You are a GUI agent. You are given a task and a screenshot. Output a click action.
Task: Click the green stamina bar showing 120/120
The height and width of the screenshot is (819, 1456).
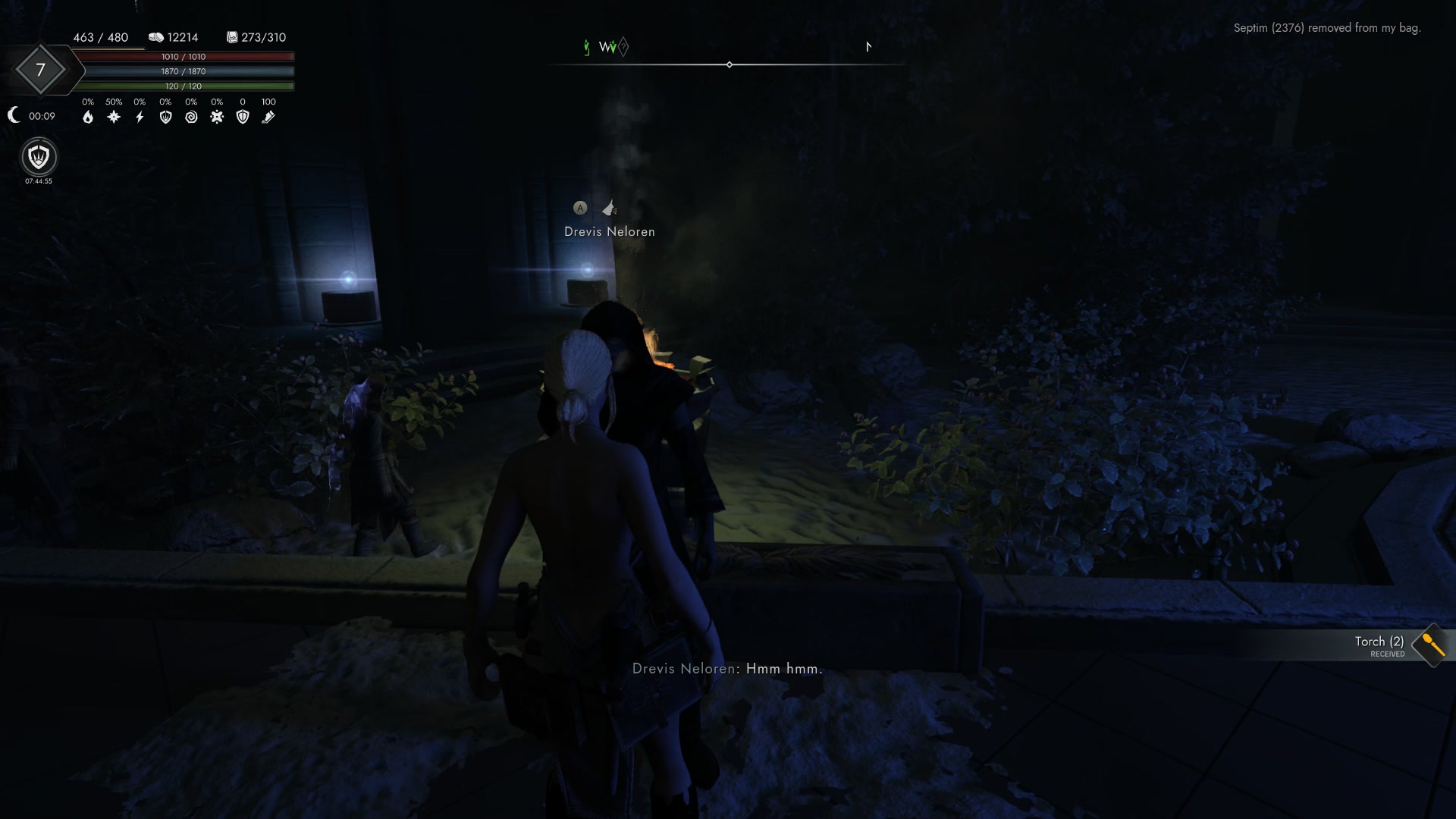click(x=187, y=86)
